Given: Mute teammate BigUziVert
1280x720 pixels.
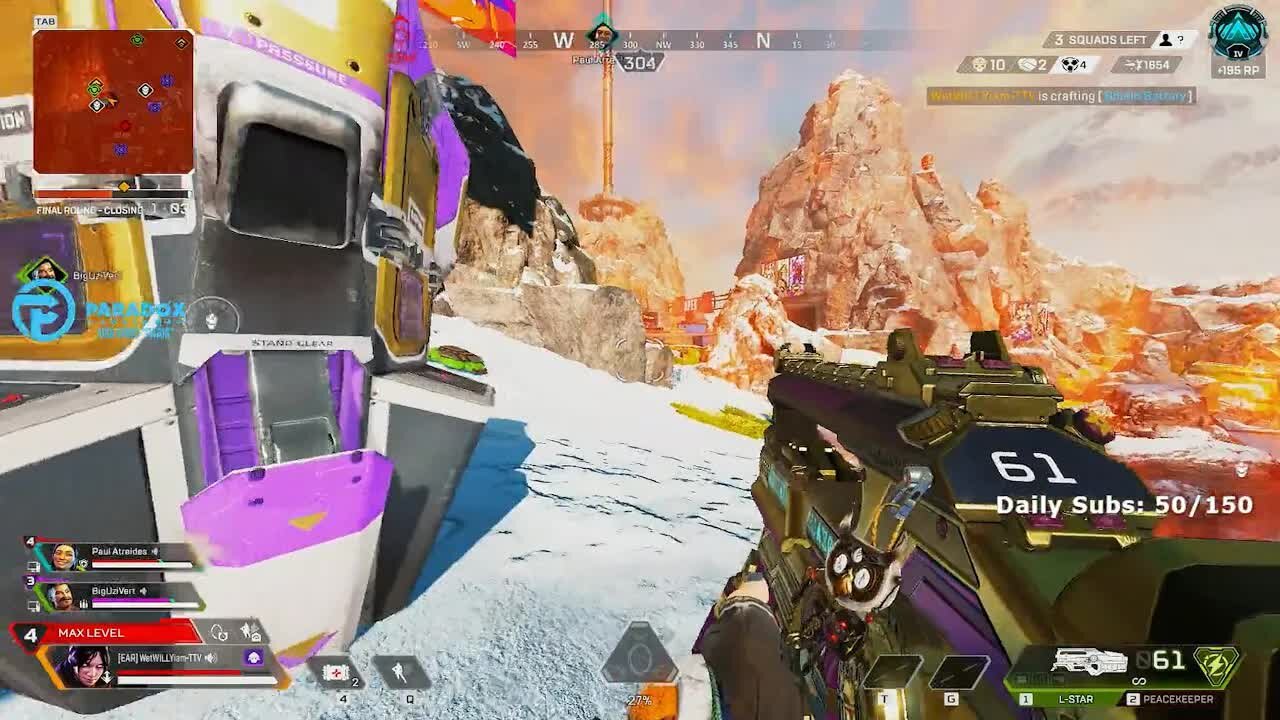Looking at the screenshot, I should [143, 591].
